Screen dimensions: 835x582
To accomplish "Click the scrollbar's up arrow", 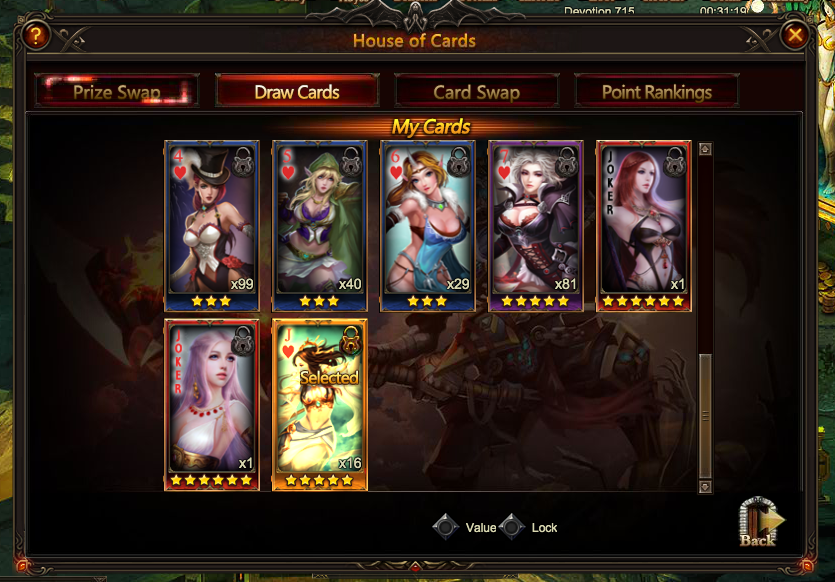I will (705, 150).
